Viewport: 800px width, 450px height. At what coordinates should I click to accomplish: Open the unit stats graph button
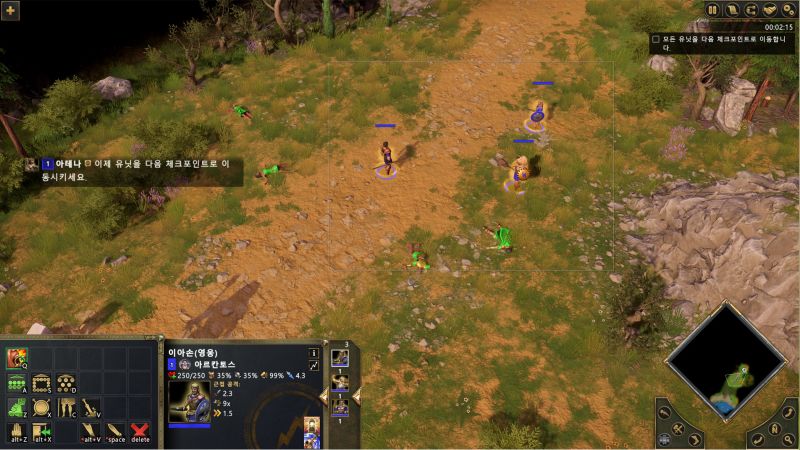click(x=313, y=367)
